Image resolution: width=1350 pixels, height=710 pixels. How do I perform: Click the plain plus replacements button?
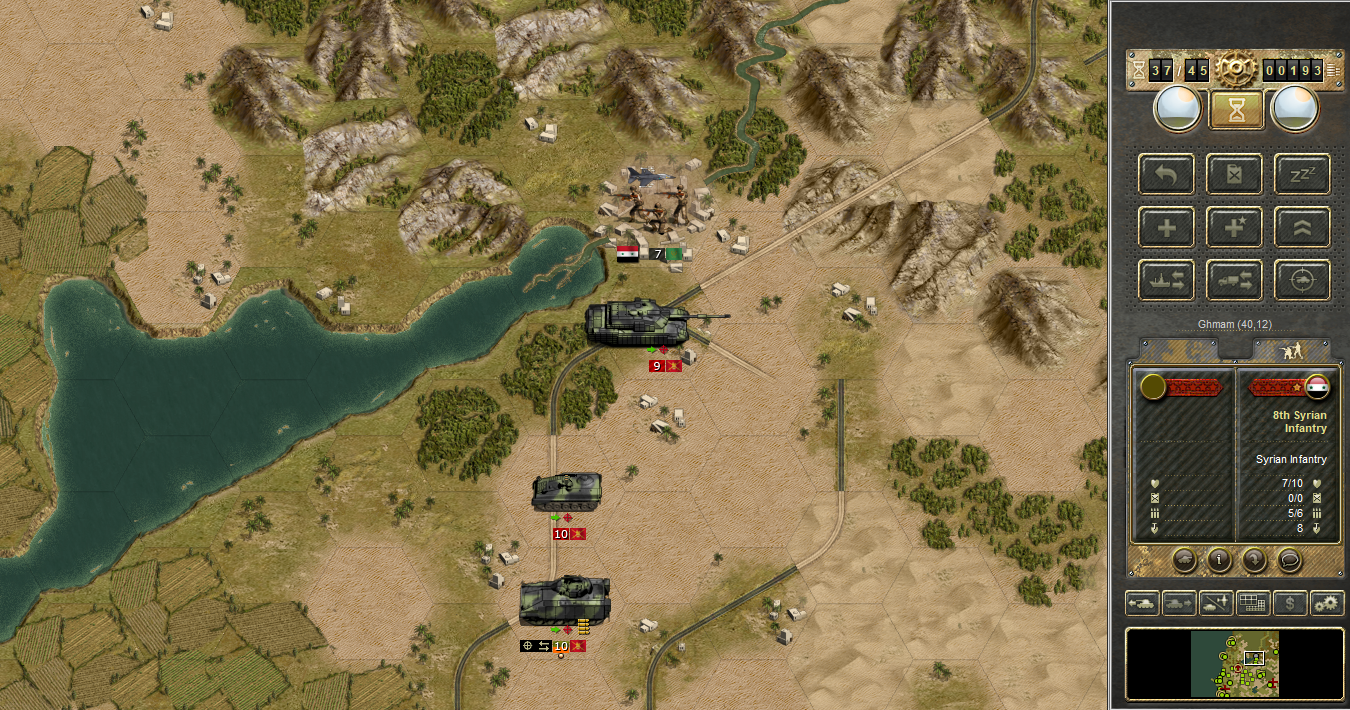click(x=1166, y=227)
